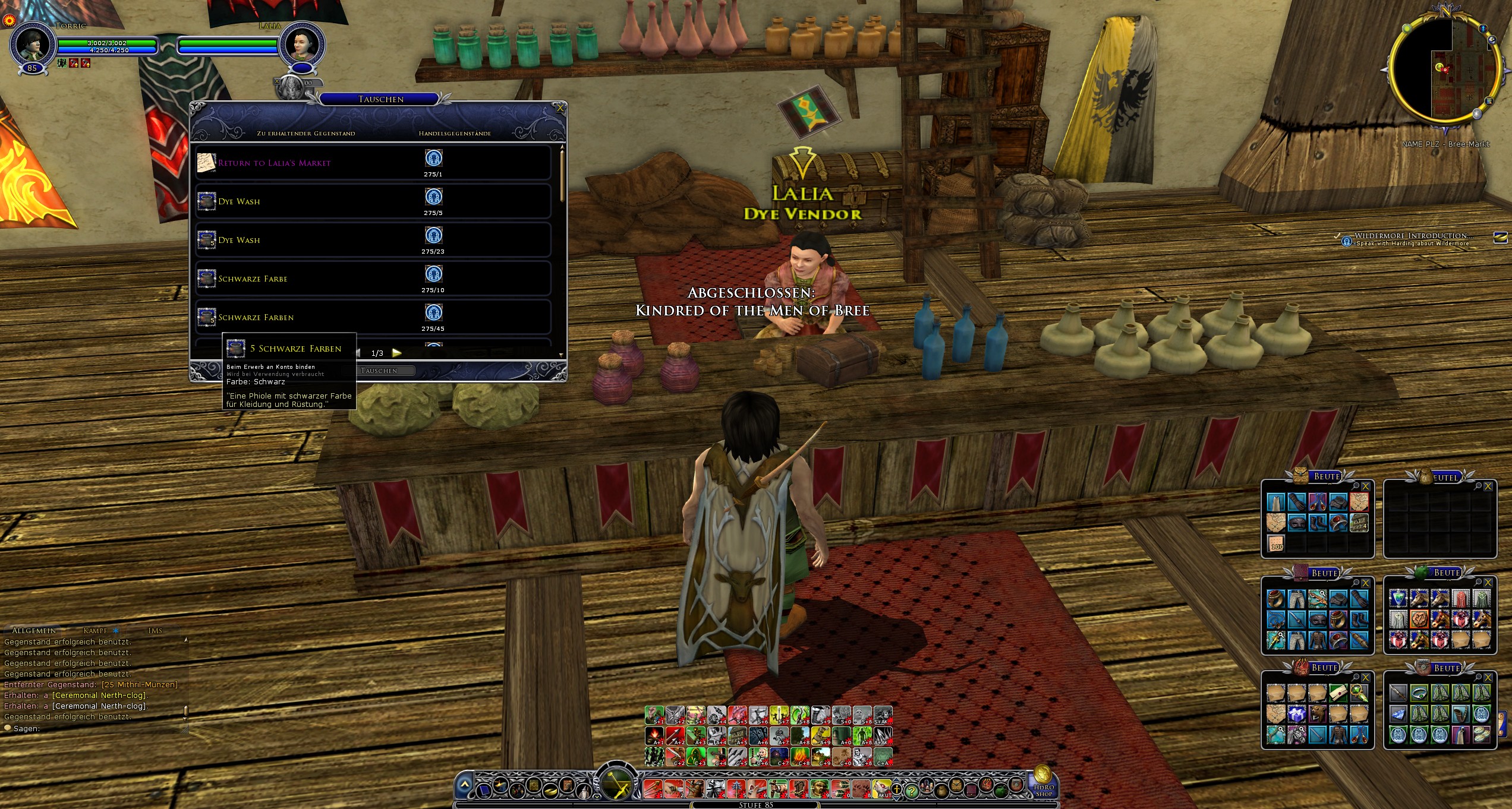Image resolution: width=1512 pixels, height=809 pixels.
Task: Open the IMs chat tab
Action: pos(155,631)
